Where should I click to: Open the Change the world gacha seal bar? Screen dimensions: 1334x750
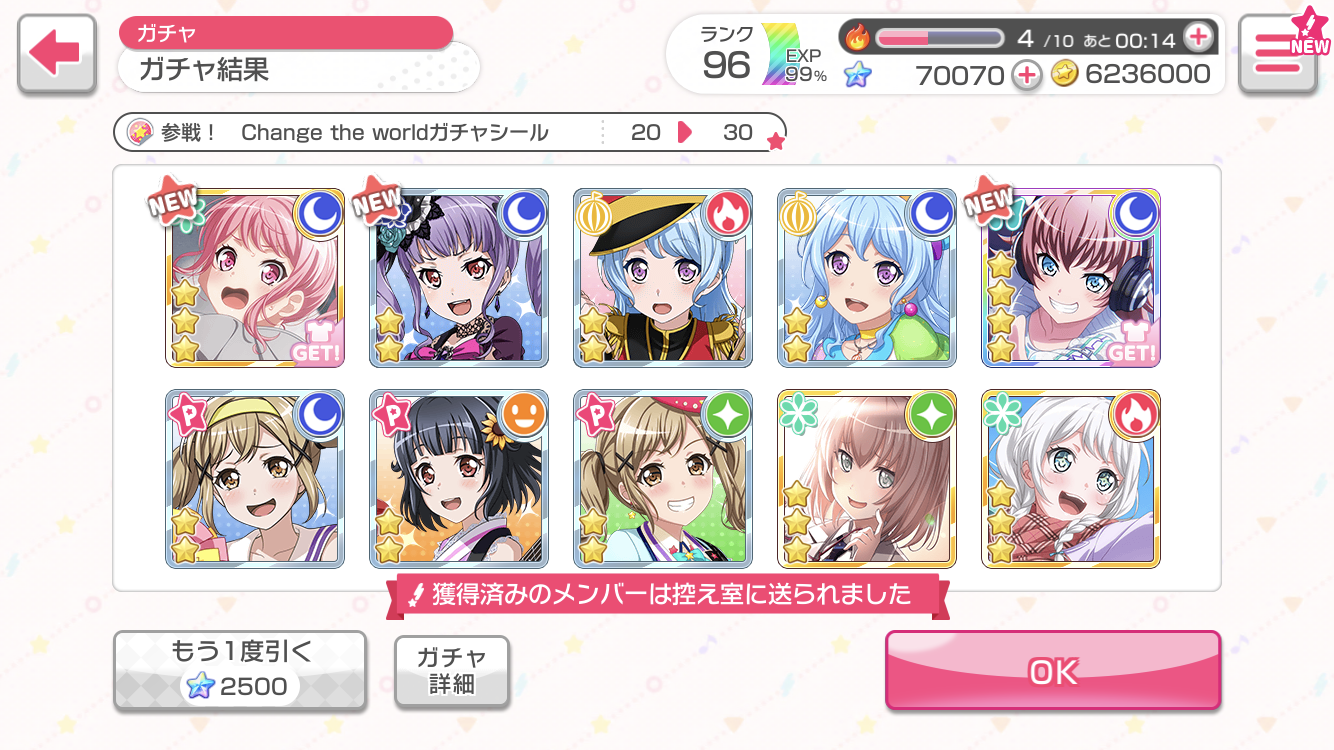point(450,132)
